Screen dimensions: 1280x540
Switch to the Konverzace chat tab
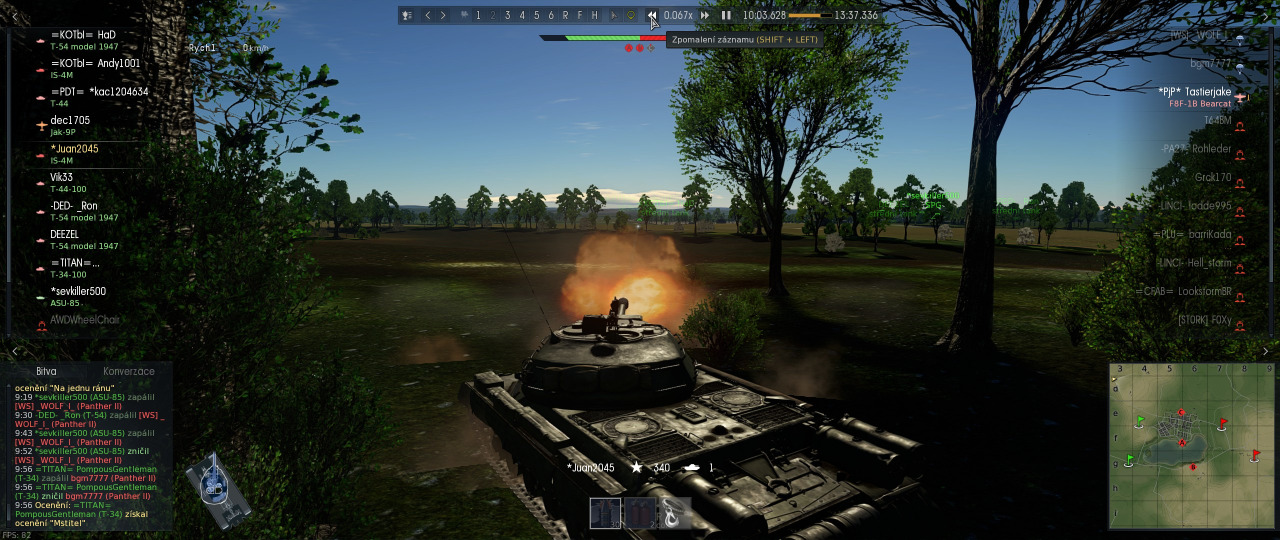point(128,371)
